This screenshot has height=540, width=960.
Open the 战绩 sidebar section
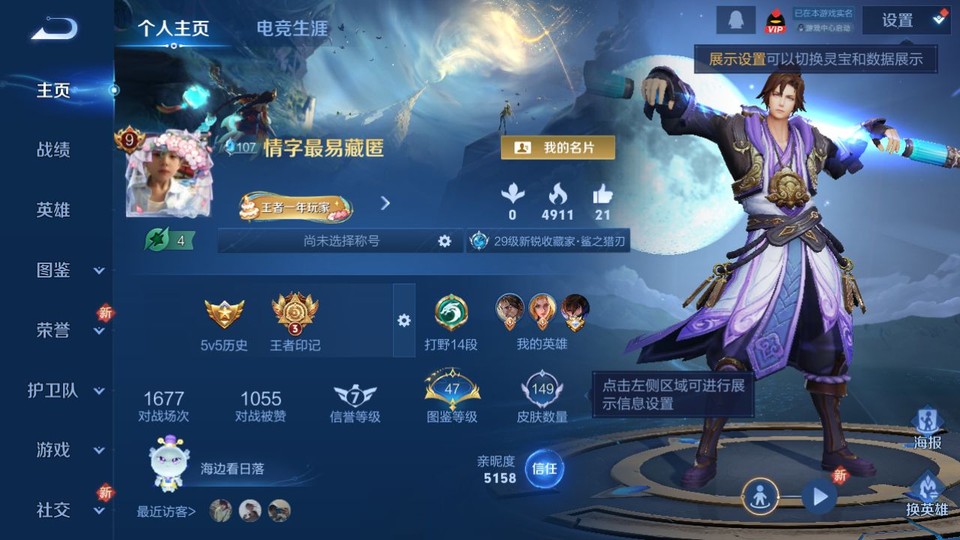[x=54, y=150]
